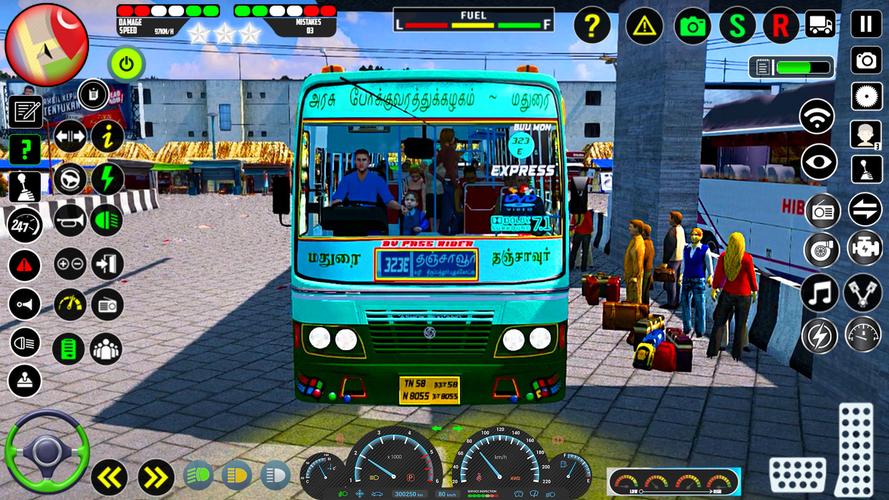889x500 pixels.
Task: Pause the game
Action: [866, 24]
